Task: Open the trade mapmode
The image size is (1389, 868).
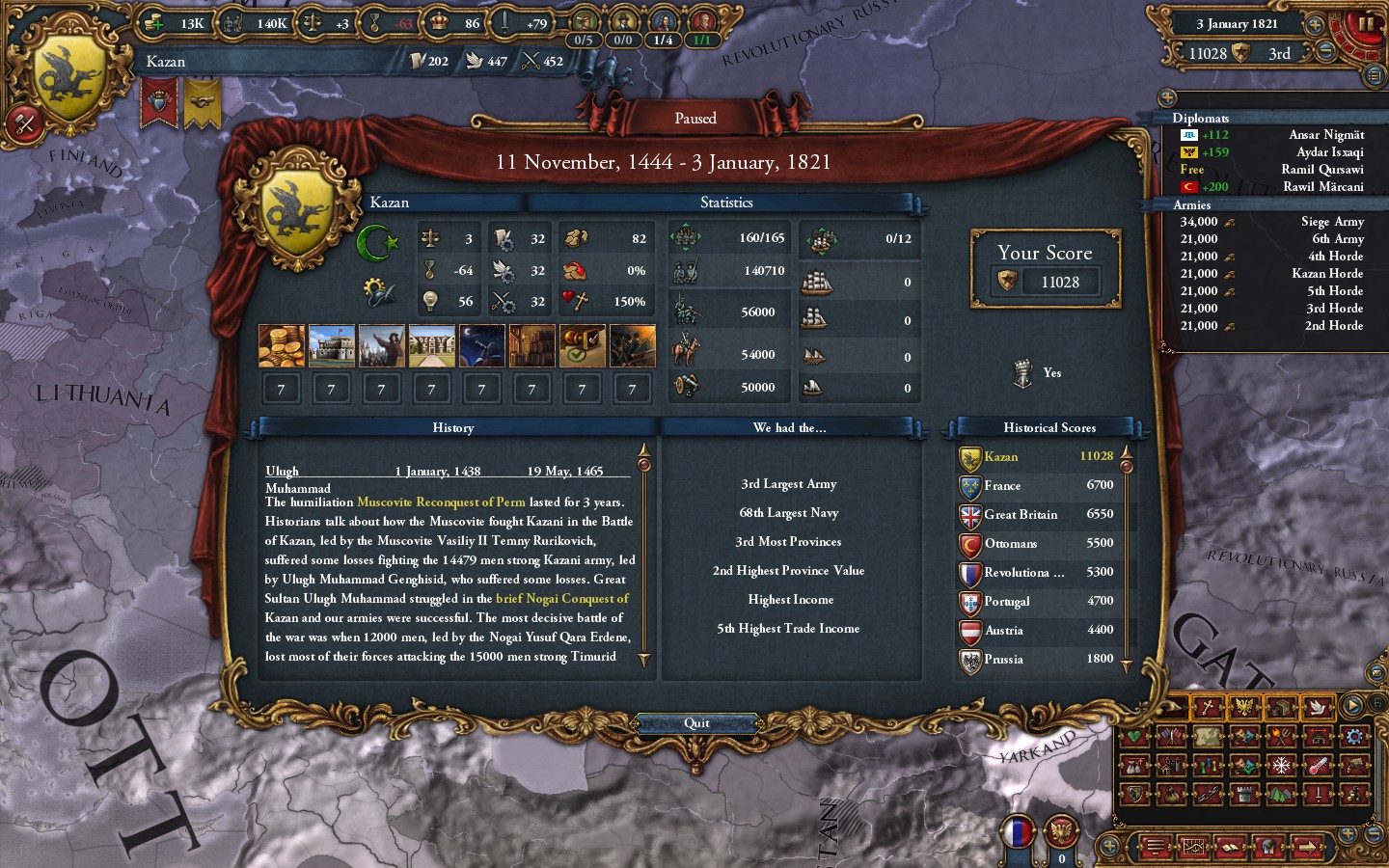Action: 1284,706
